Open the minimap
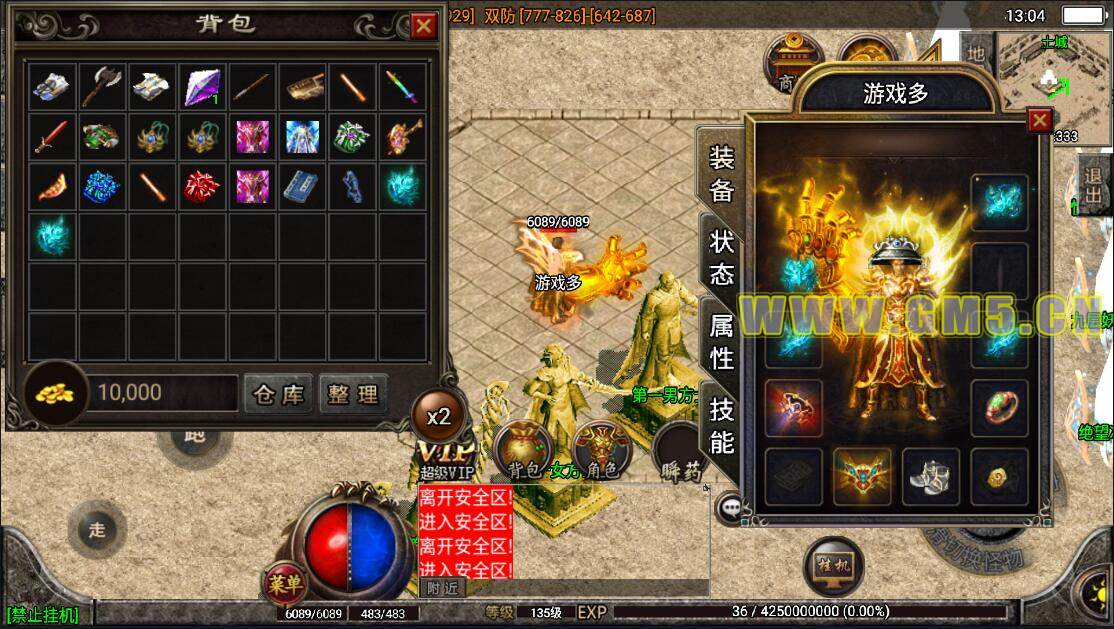Image resolution: width=1114 pixels, height=629 pixels. [x=1052, y=72]
